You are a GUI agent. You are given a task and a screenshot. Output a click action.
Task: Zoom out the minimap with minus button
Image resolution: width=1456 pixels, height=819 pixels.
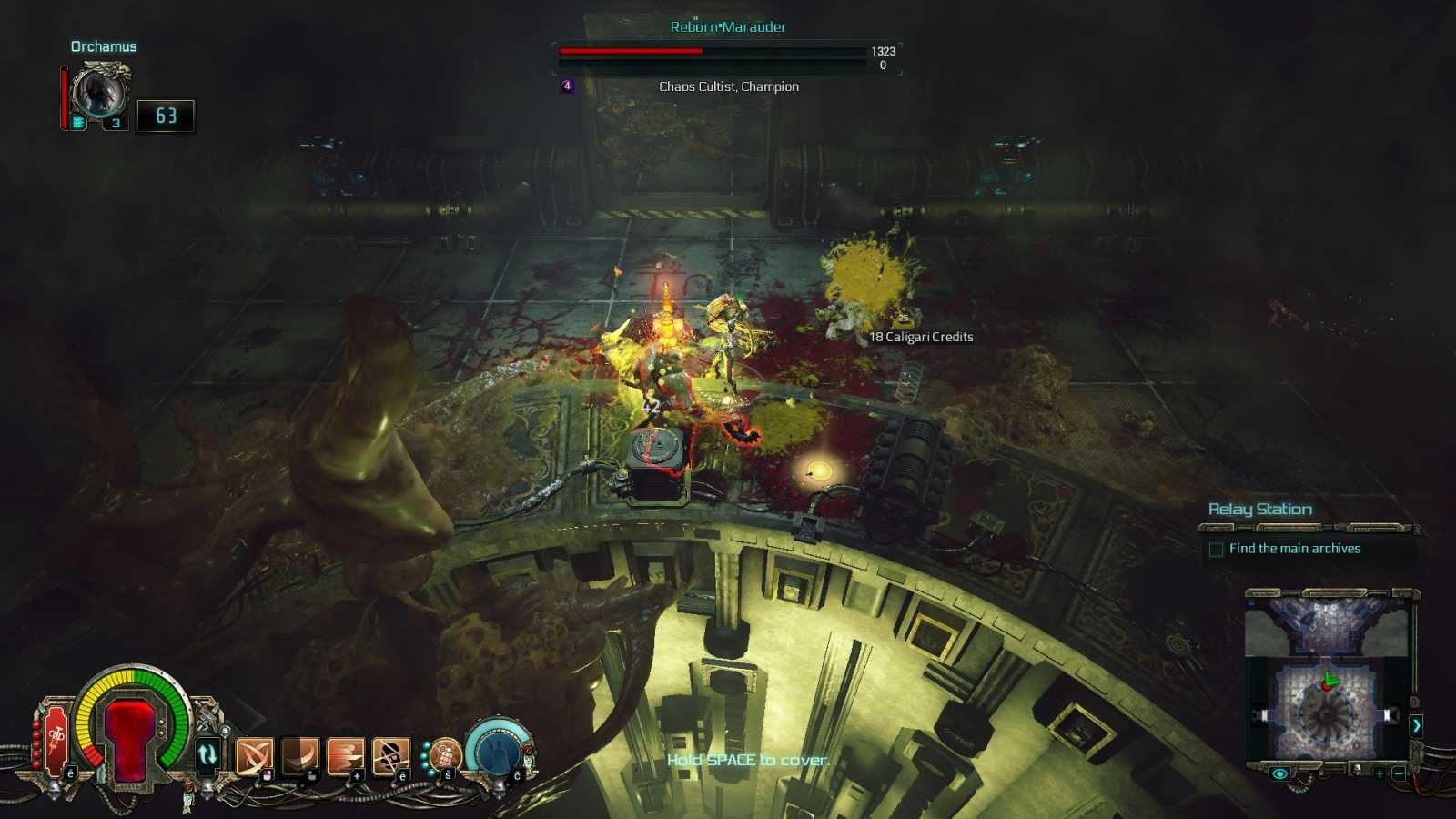tap(1400, 773)
